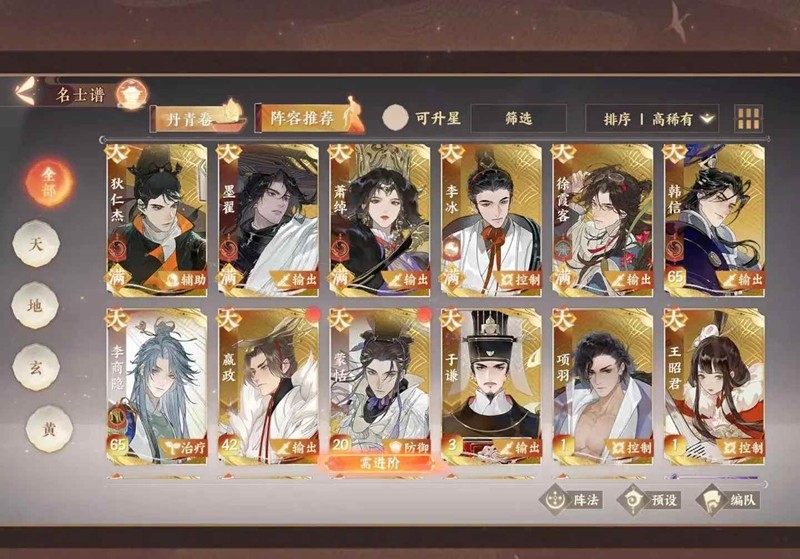This screenshot has width=800, height=559.
Task: Open the 阵法 formation menu
Action: coord(573,499)
